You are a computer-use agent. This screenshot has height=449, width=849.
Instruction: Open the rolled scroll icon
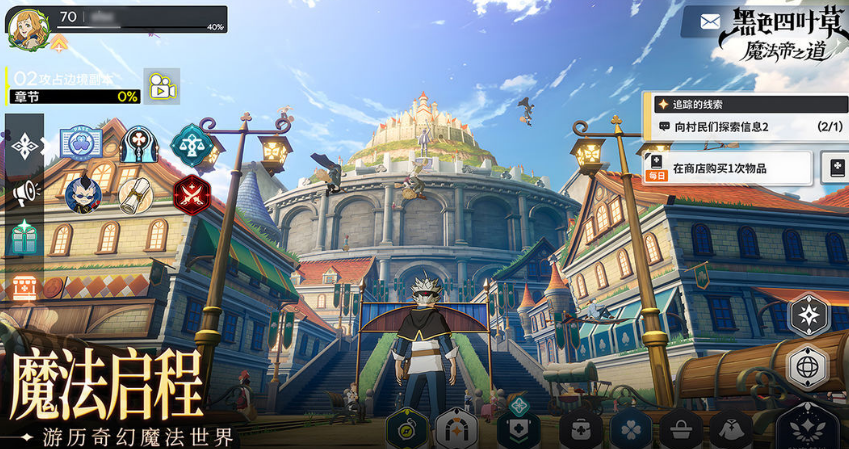point(135,195)
